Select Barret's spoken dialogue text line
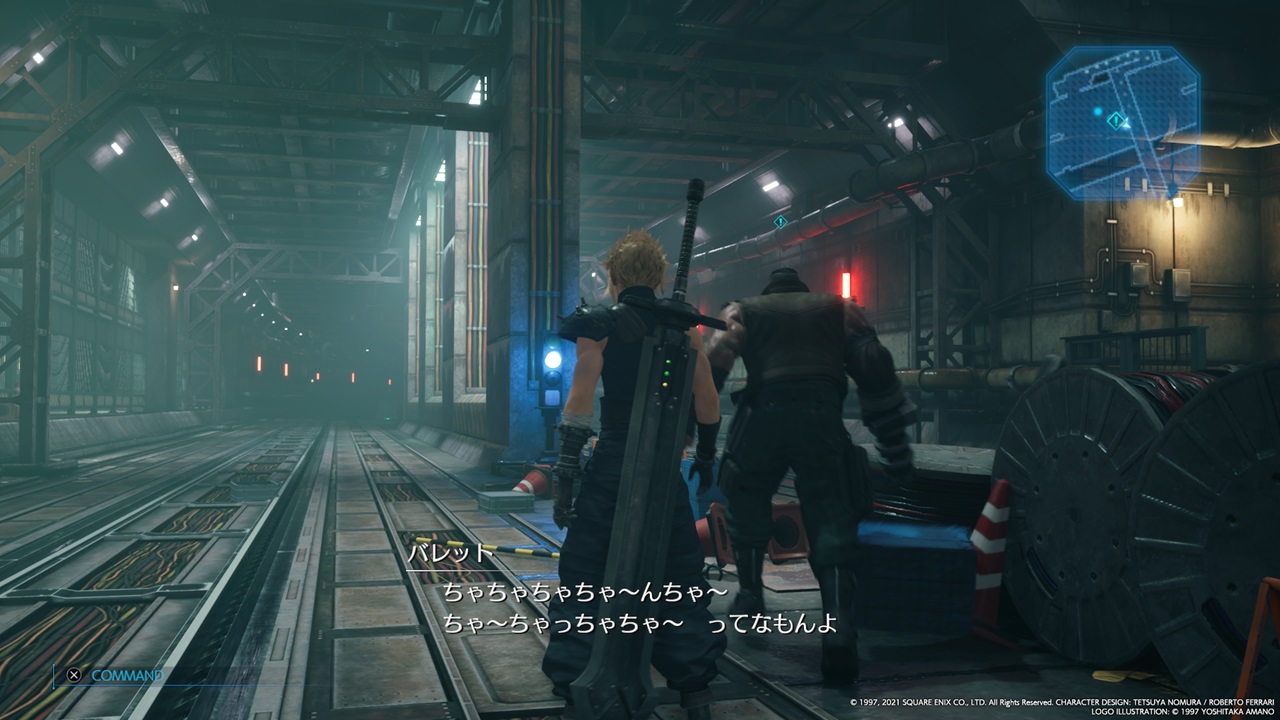1280x720 pixels. 585,593
